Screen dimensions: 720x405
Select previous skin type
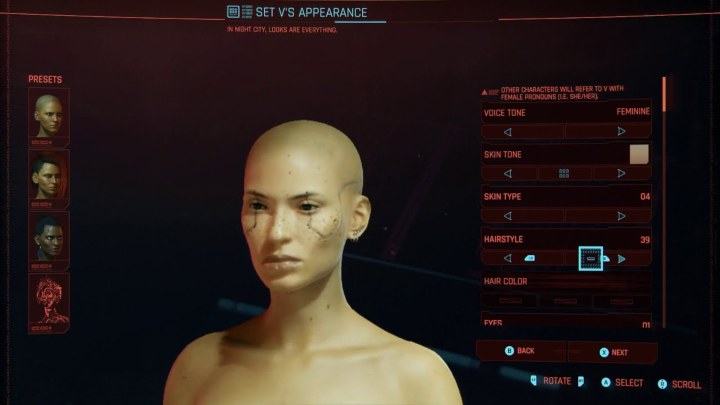507,215
